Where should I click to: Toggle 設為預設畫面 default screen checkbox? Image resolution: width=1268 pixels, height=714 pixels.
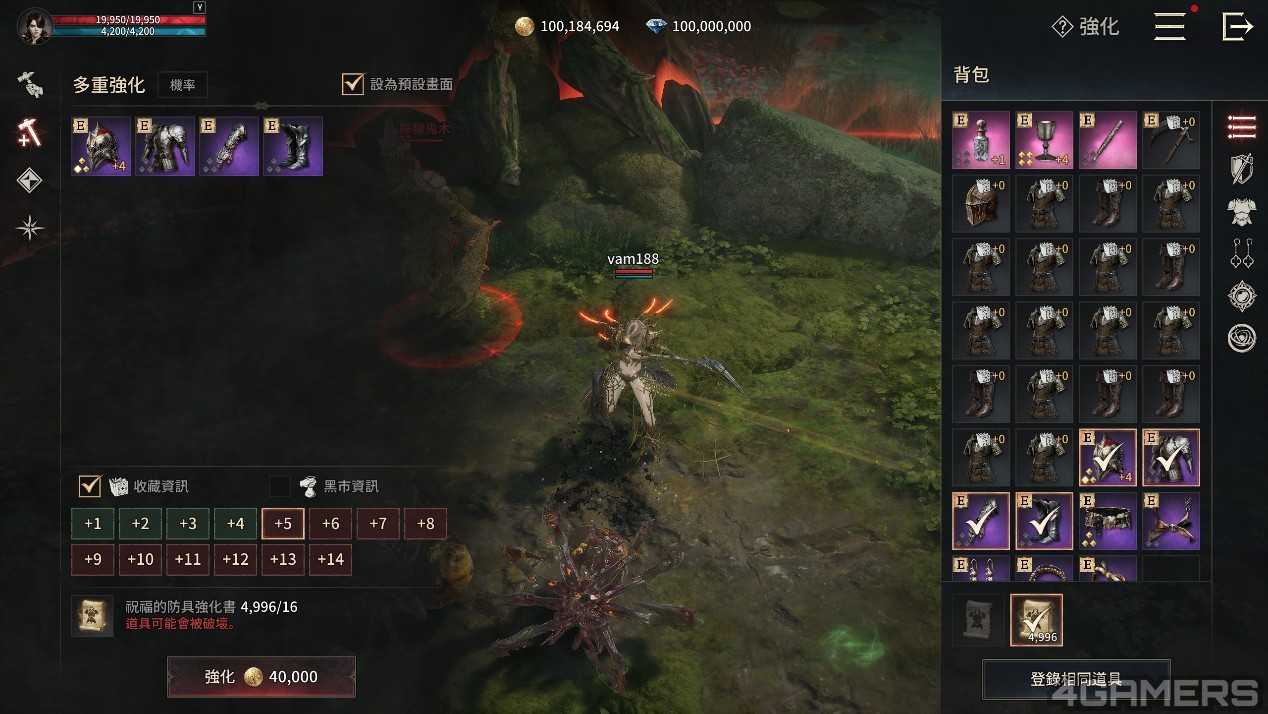coord(353,84)
